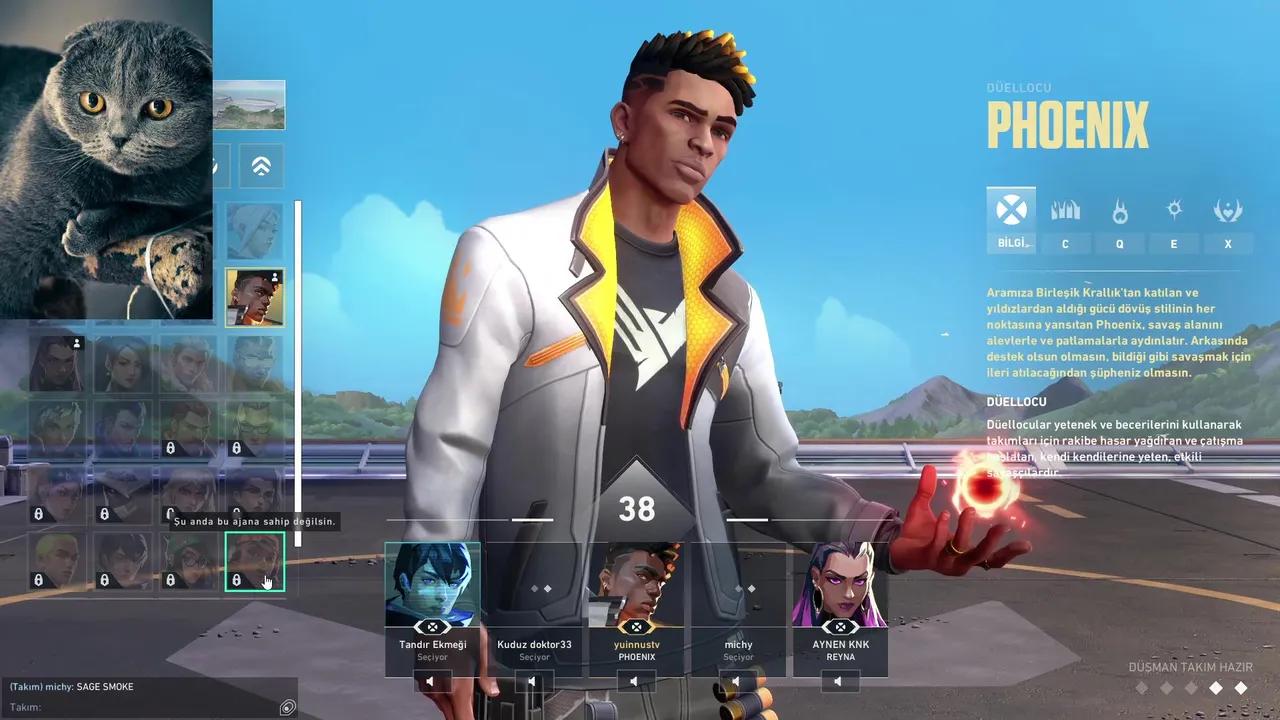Viewport: 1280px width, 720px height.
Task: Expand the agent grid with the double-chevron
Action: (x=262, y=166)
